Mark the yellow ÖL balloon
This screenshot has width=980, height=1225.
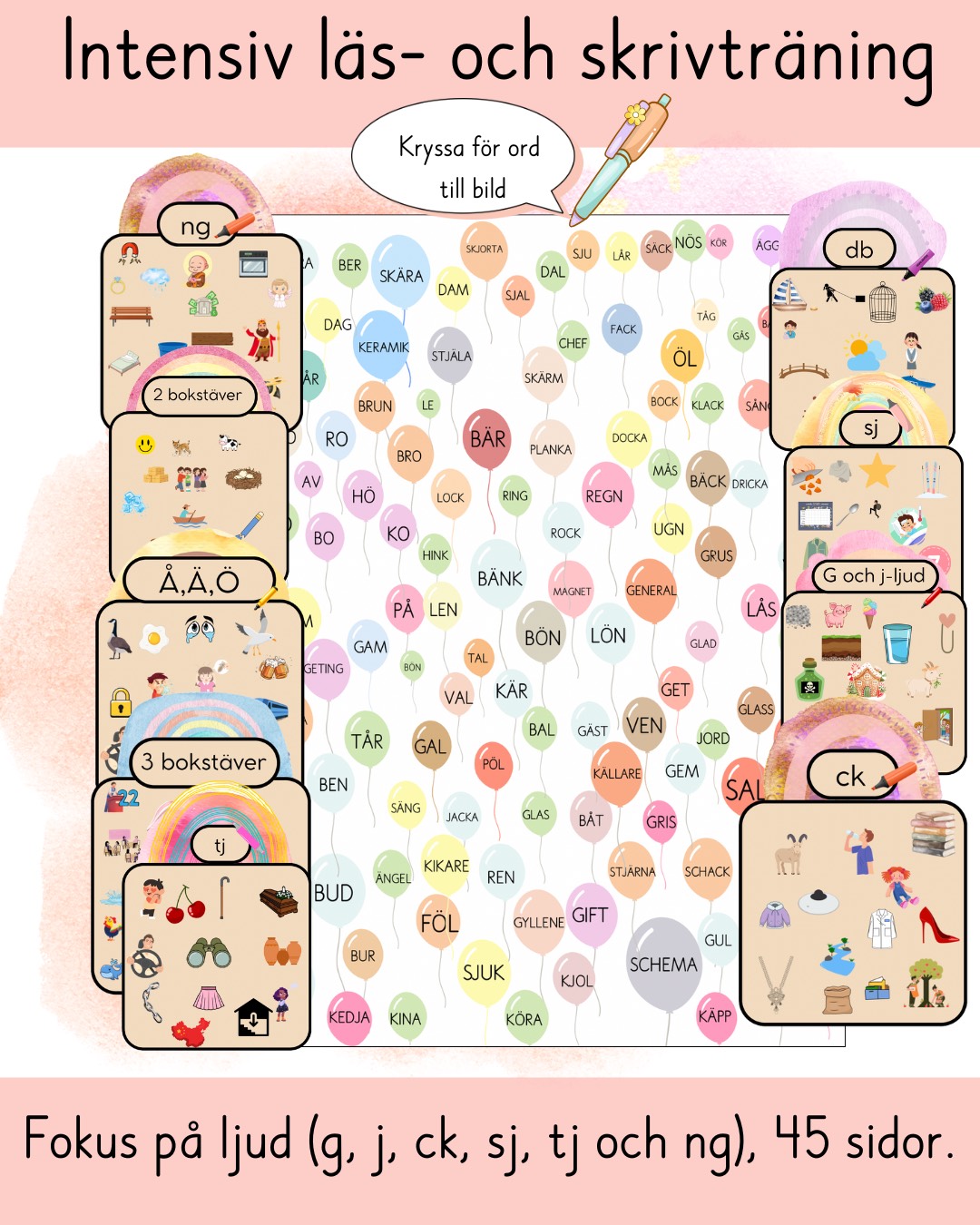pos(683,358)
